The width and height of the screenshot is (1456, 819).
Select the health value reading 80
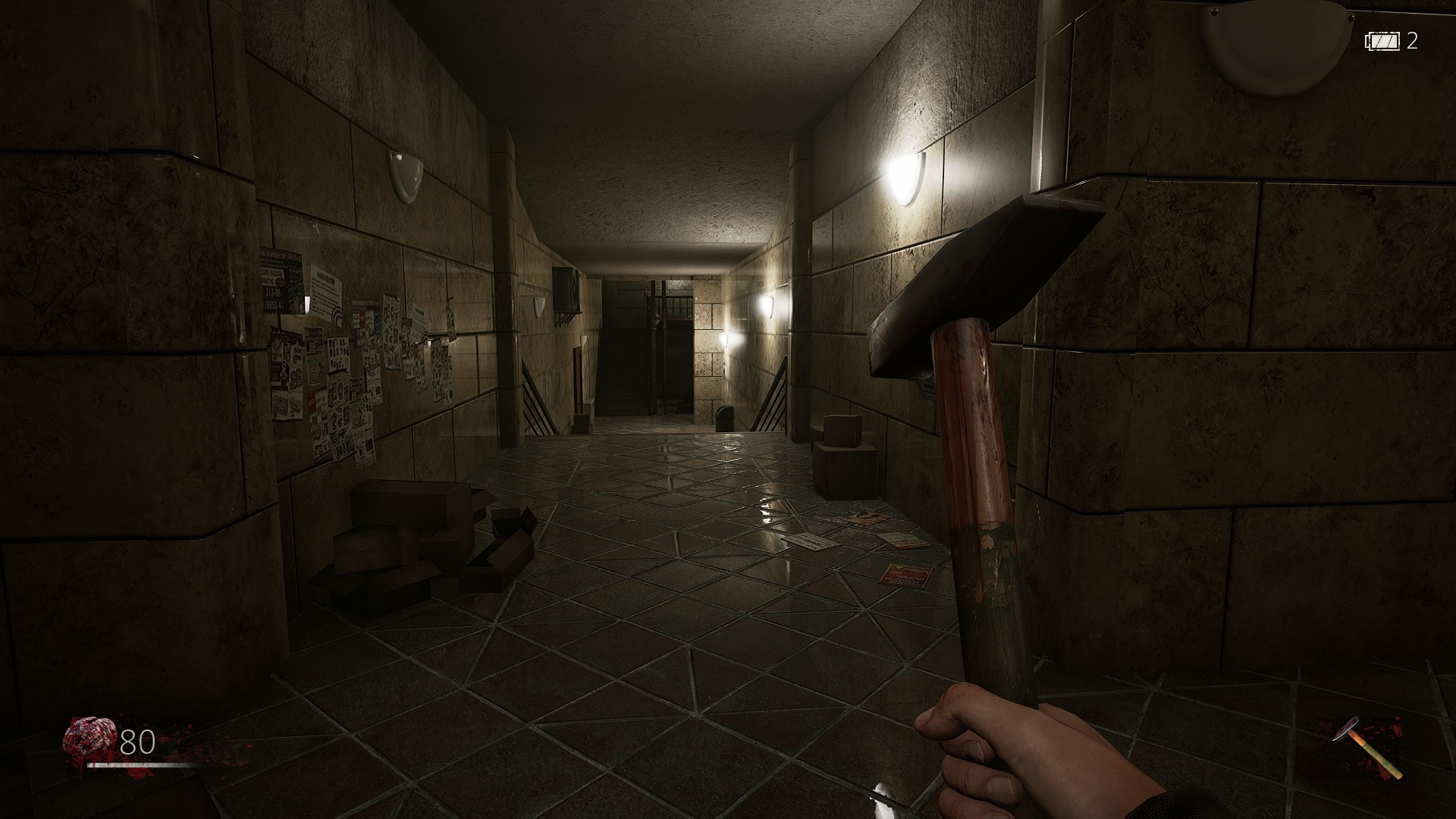tap(136, 742)
